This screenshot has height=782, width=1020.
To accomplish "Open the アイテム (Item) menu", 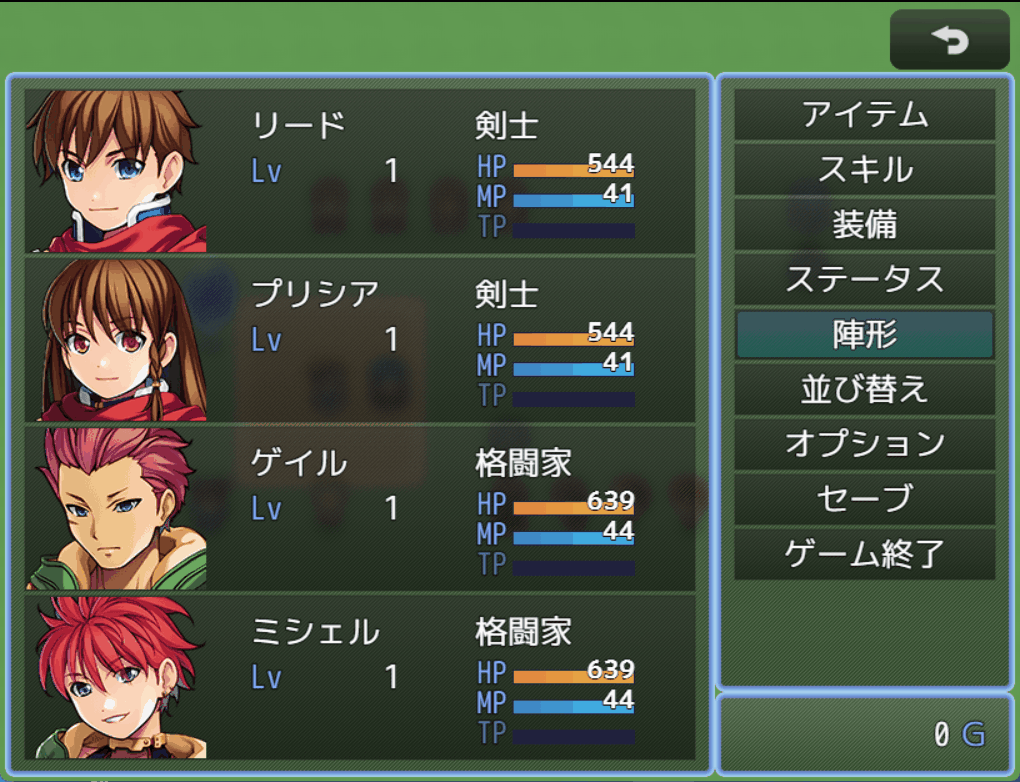I will coord(864,116).
